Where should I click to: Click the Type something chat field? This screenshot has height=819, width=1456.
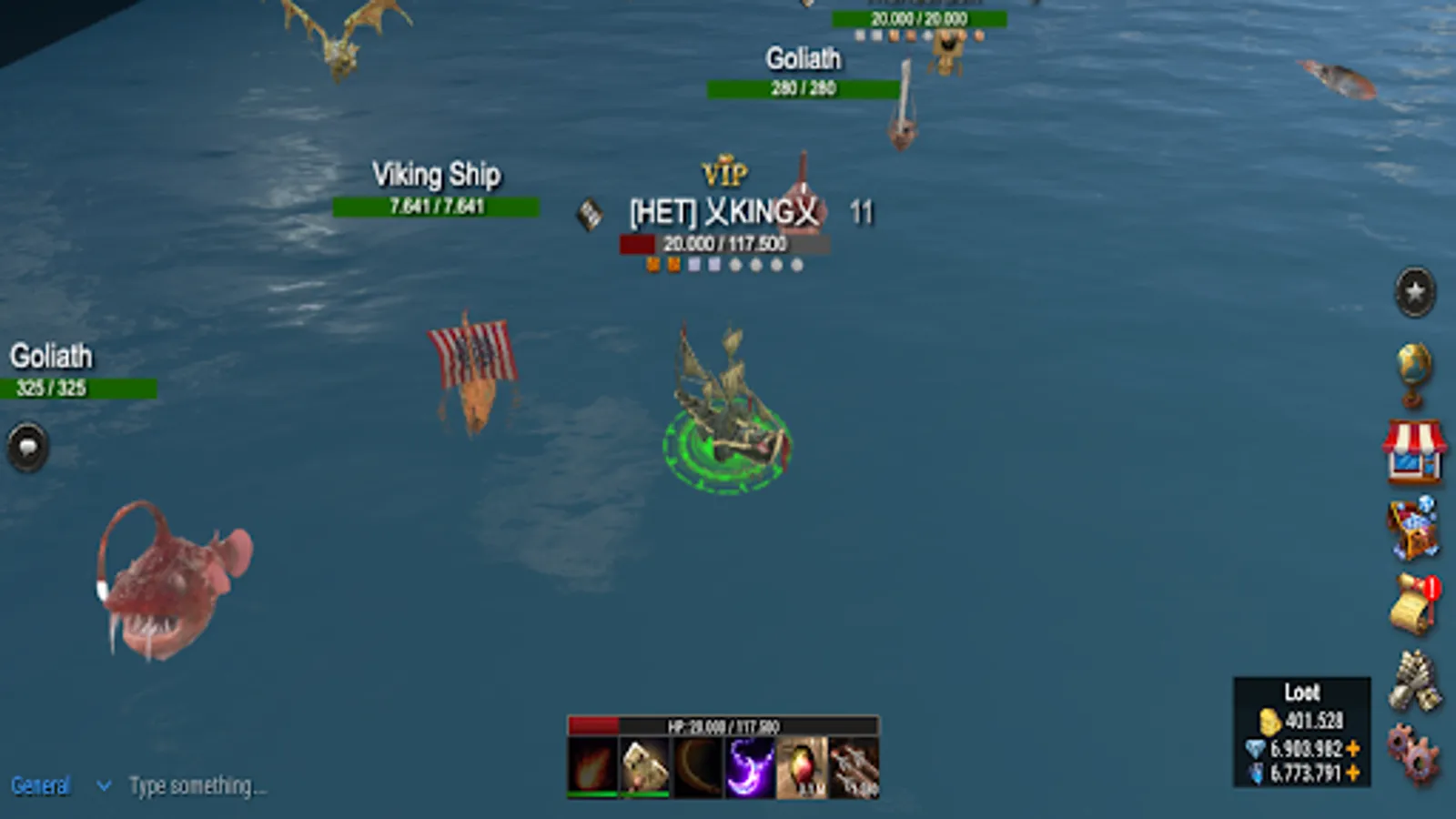(x=200, y=786)
